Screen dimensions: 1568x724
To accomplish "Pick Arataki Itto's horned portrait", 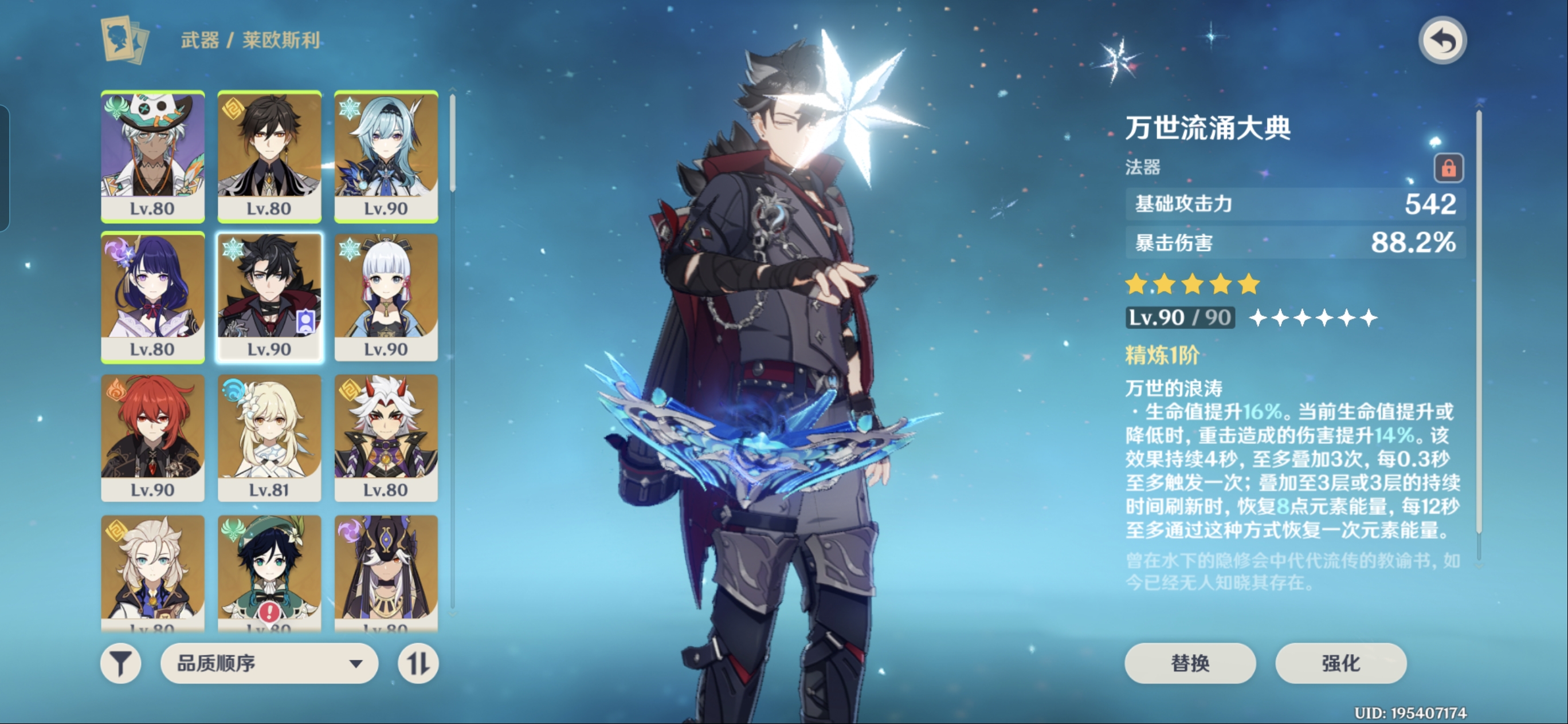I will pos(386,438).
